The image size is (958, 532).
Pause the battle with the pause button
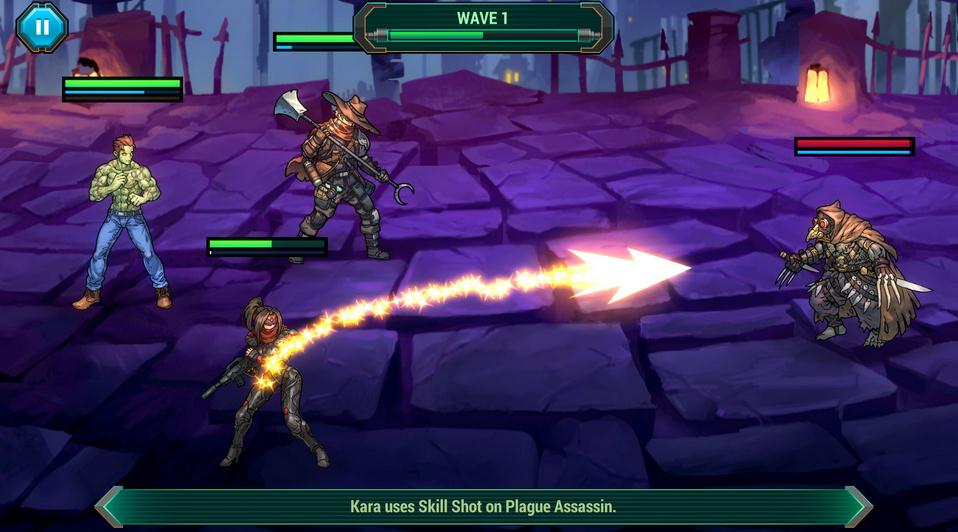(42, 27)
